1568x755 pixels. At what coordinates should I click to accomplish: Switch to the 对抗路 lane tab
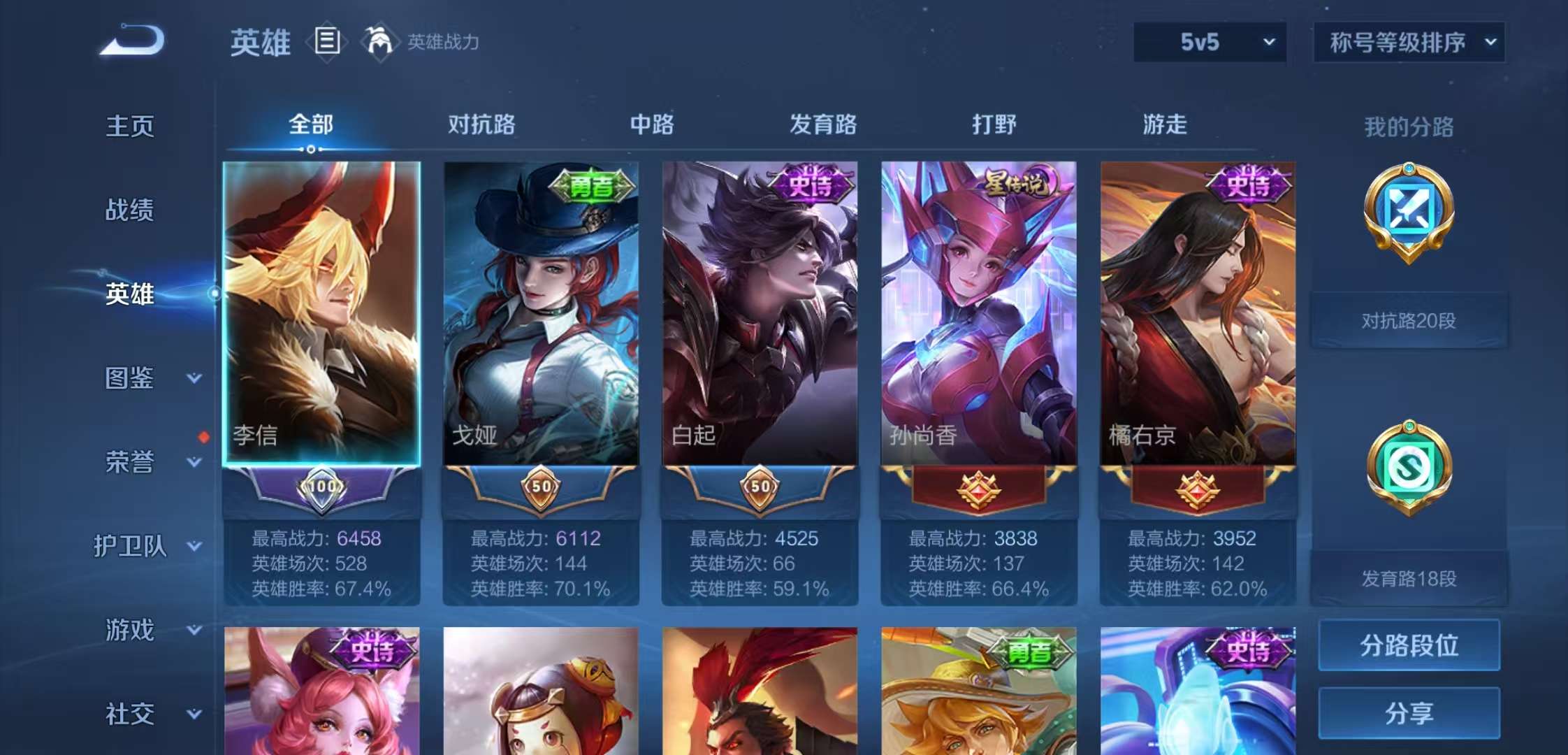tap(482, 124)
